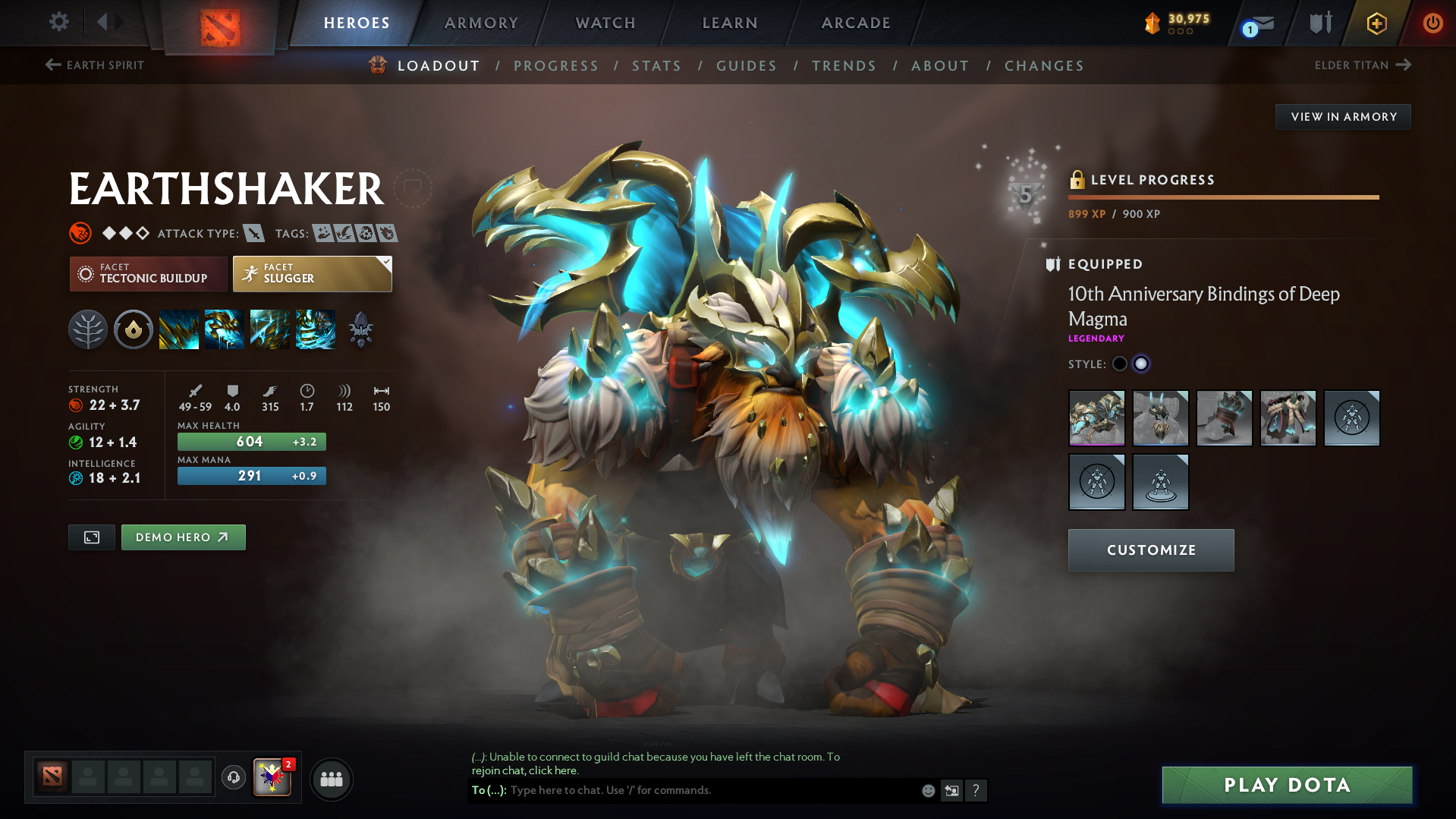The height and width of the screenshot is (819, 1456).
Task: Select the Talent Tree icon on Earthshaker
Action: click(88, 329)
